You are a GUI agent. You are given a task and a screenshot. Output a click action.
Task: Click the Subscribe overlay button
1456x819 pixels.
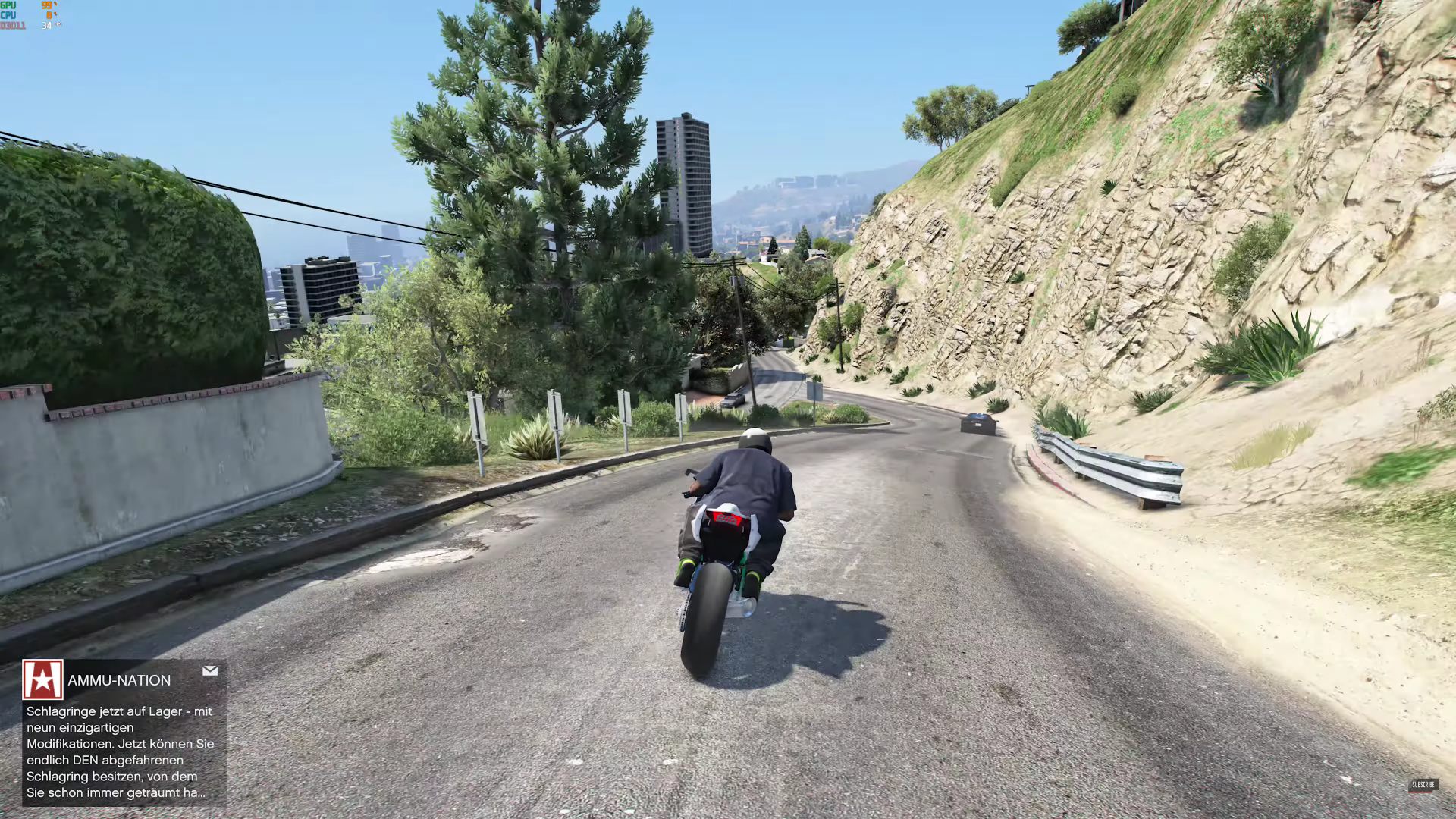pyautogui.click(x=1423, y=785)
